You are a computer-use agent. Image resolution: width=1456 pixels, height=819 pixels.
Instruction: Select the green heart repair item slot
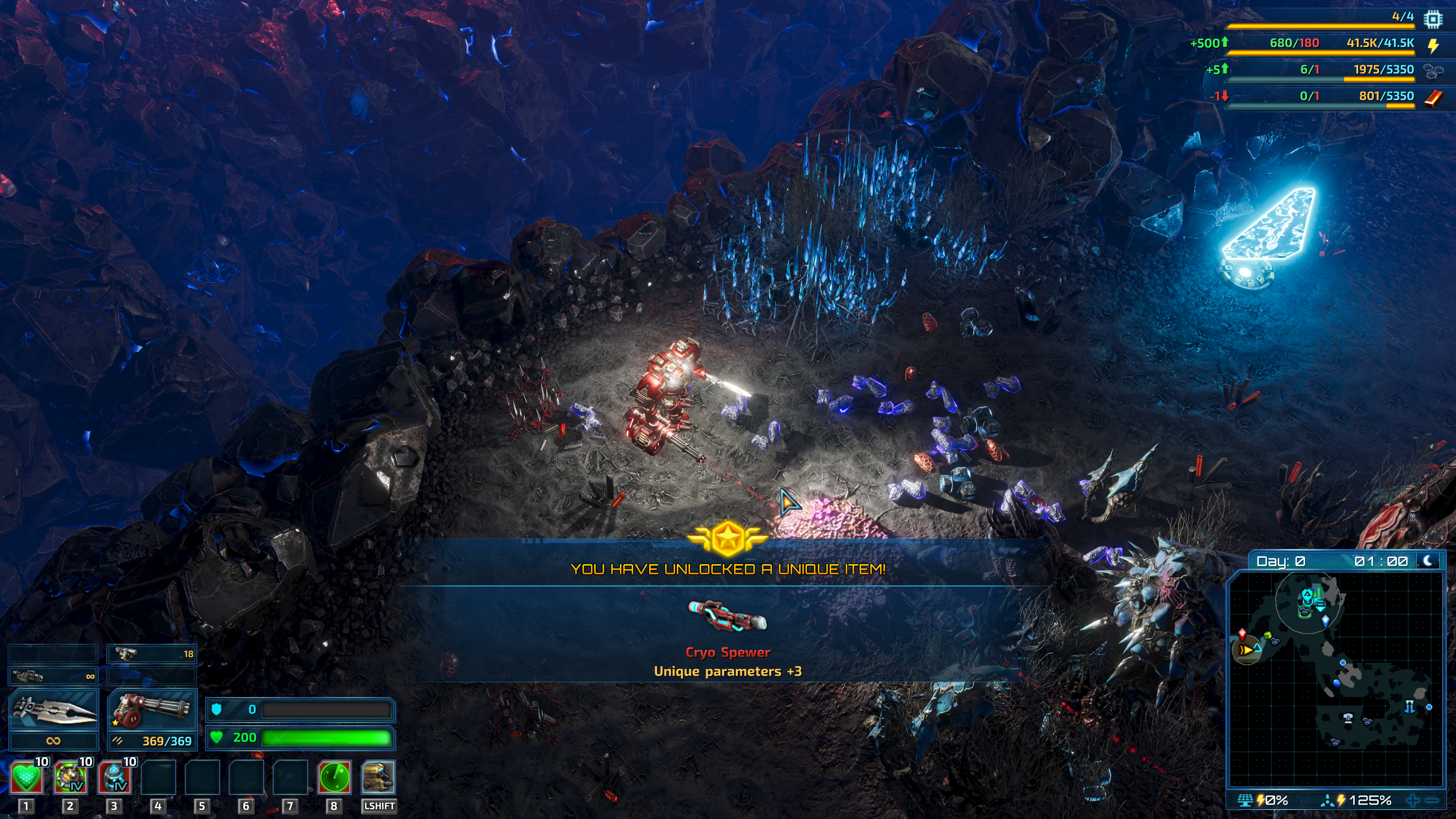[x=26, y=777]
